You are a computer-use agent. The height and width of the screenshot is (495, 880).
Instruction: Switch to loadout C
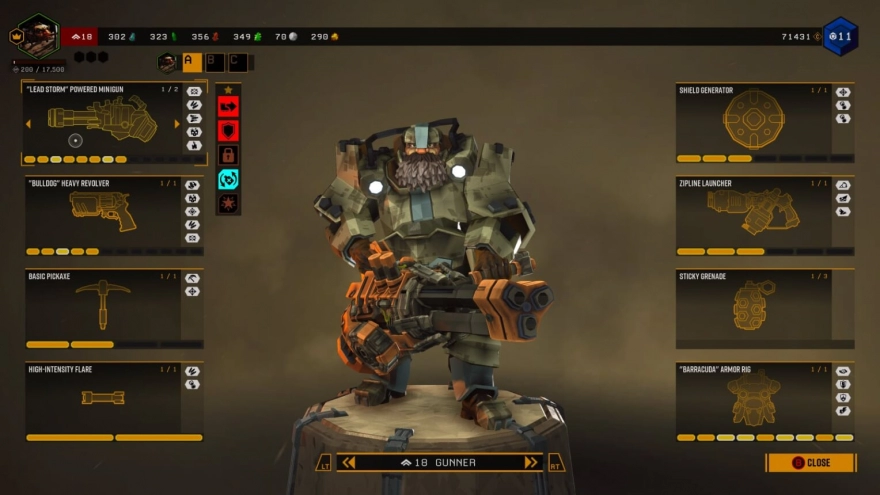point(238,62)
